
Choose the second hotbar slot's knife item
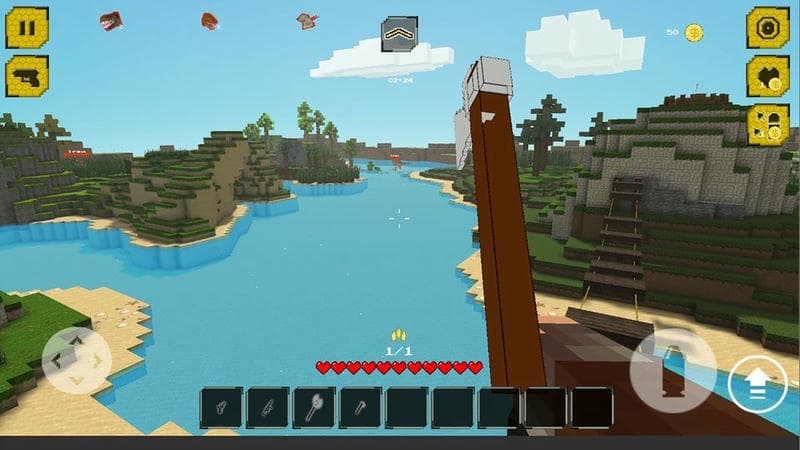[268, 408]
